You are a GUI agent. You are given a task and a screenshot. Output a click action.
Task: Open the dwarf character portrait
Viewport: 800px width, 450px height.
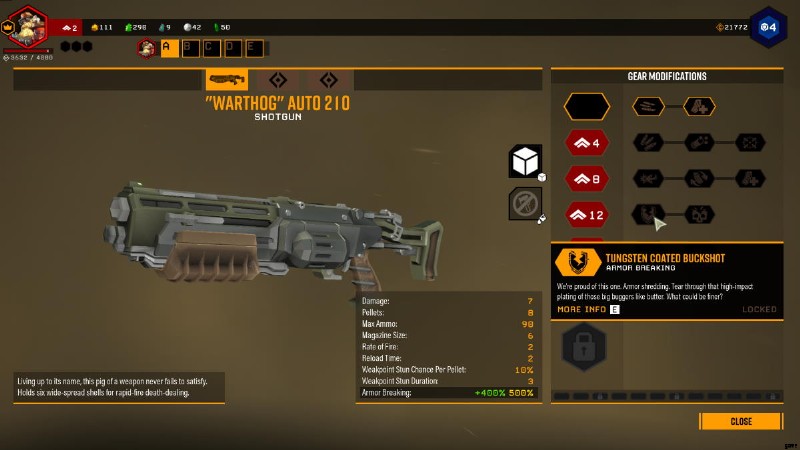coord(27,26)
